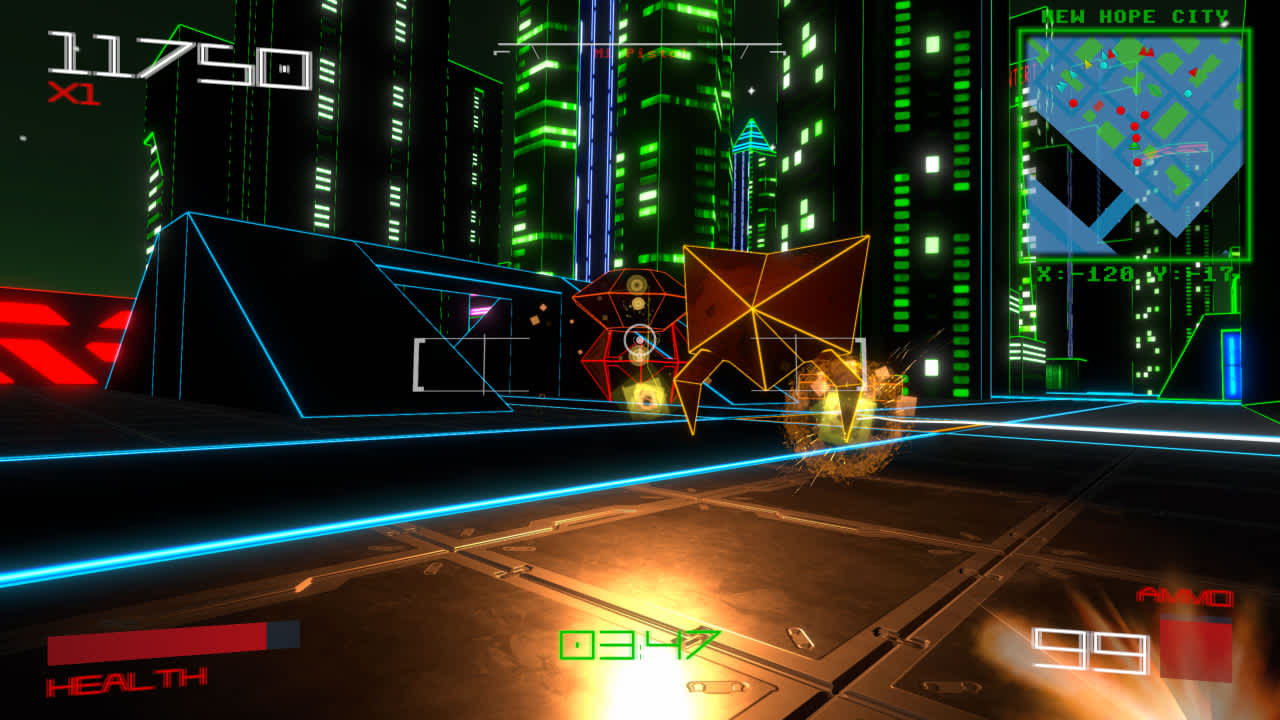Image resolution: width=1280 pixels, height=720 pixels.
Task: Select the NEW HOPE CITY title banner
Action: click(1135, 15)
